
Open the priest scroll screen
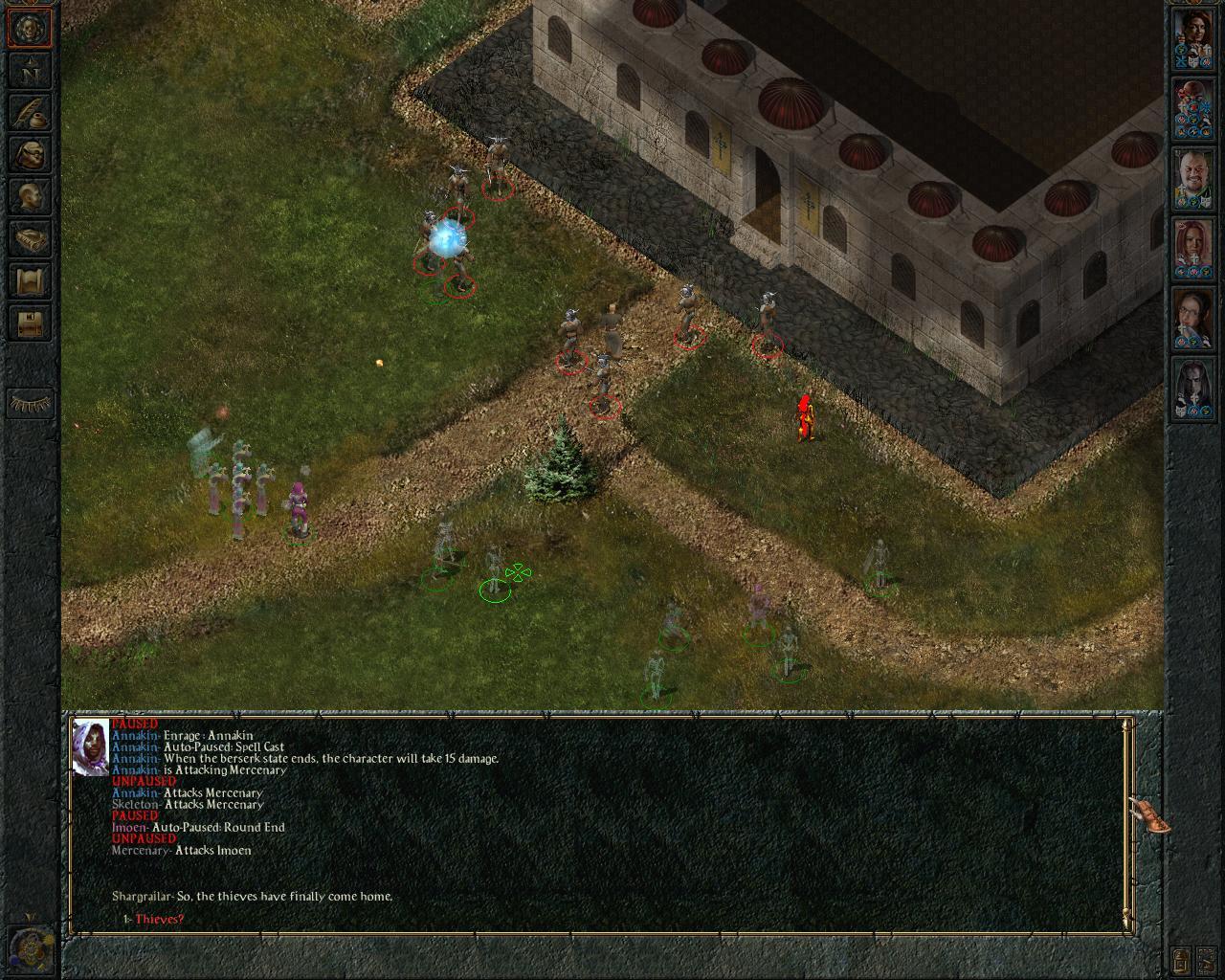[x=30, y=281]
